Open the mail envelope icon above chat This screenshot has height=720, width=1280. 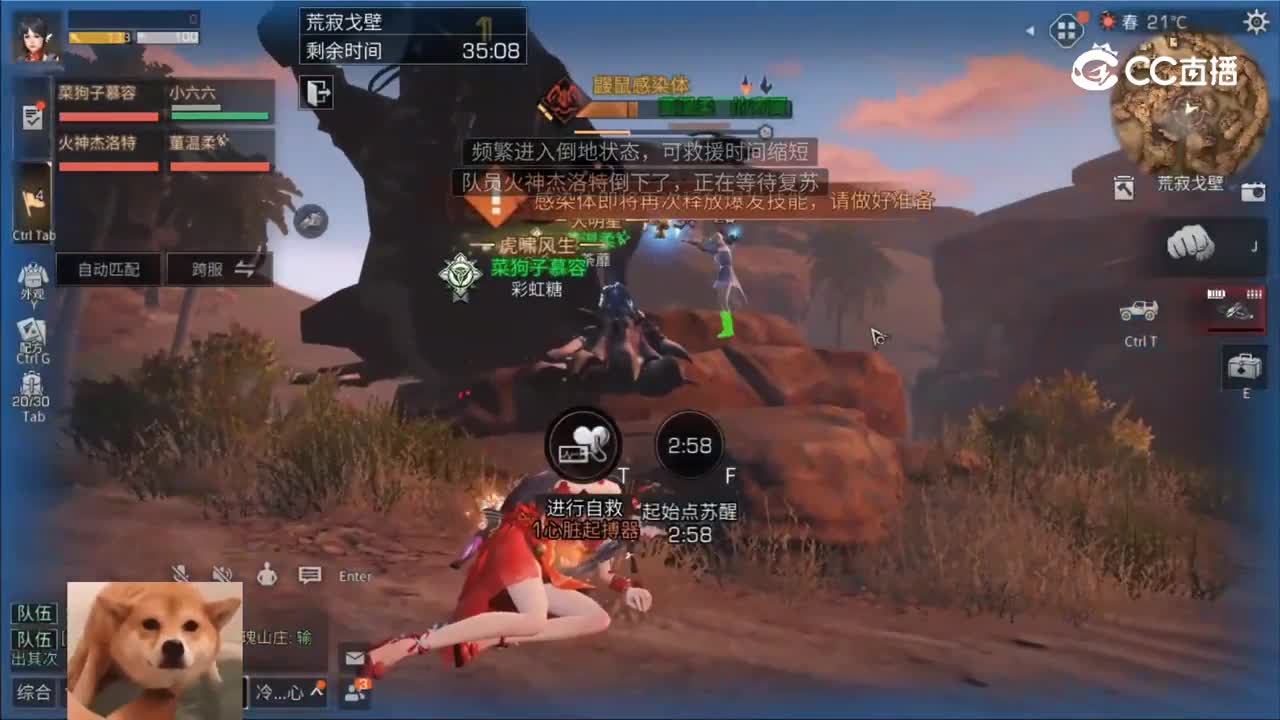click(353, 659)
